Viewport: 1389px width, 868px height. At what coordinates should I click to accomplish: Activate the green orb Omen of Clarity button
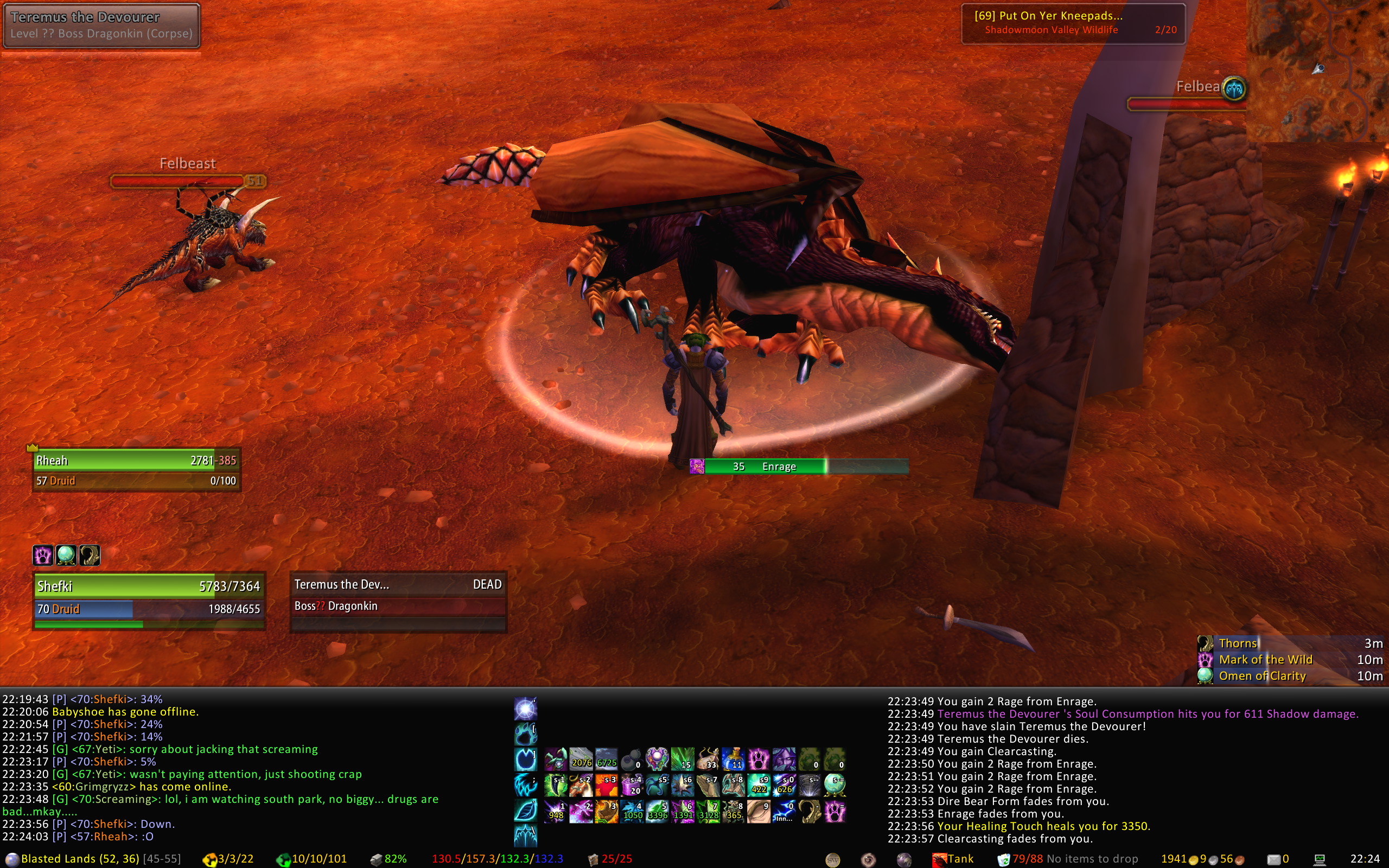(x=834, y=784)
